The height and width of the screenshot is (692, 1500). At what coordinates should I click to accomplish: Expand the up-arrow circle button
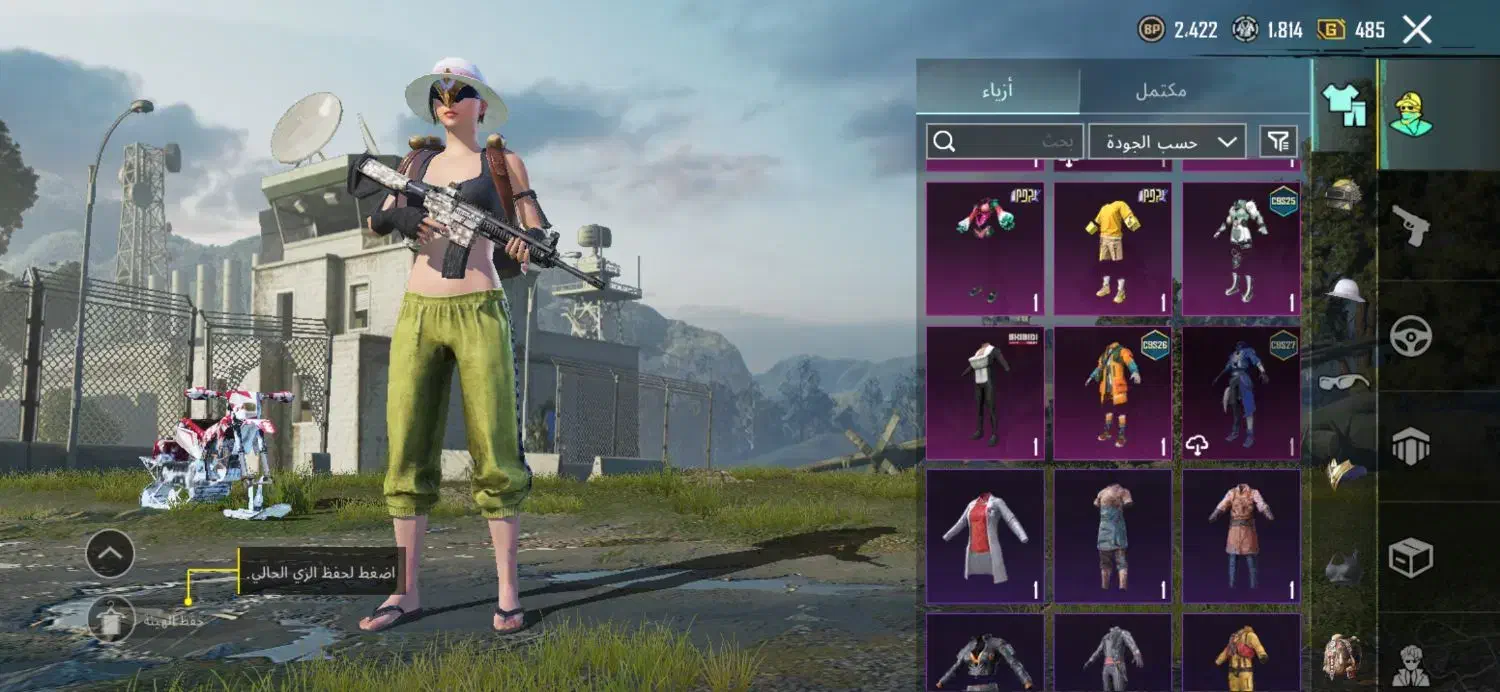(x=110, y=554)
